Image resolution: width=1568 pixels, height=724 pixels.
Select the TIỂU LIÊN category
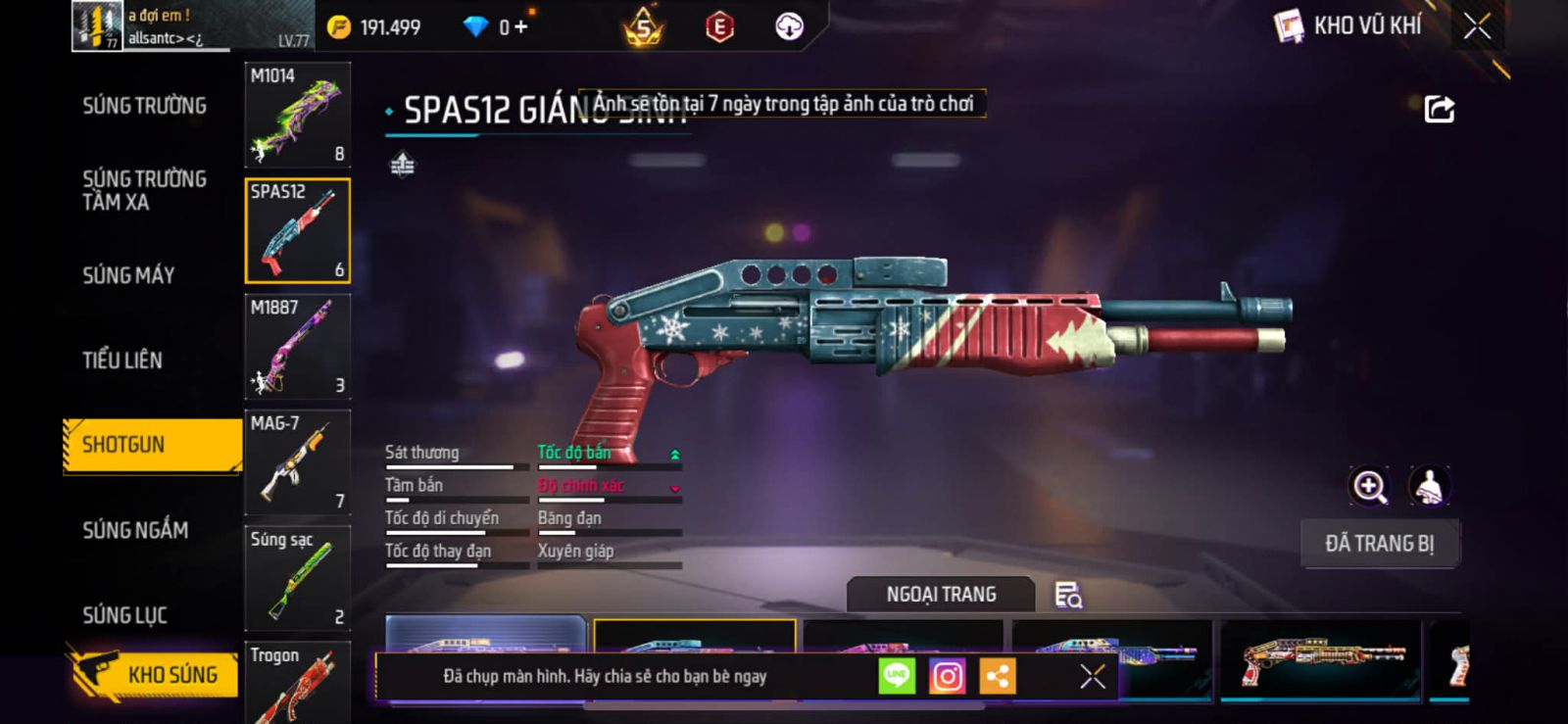click(x=122, y=361)
